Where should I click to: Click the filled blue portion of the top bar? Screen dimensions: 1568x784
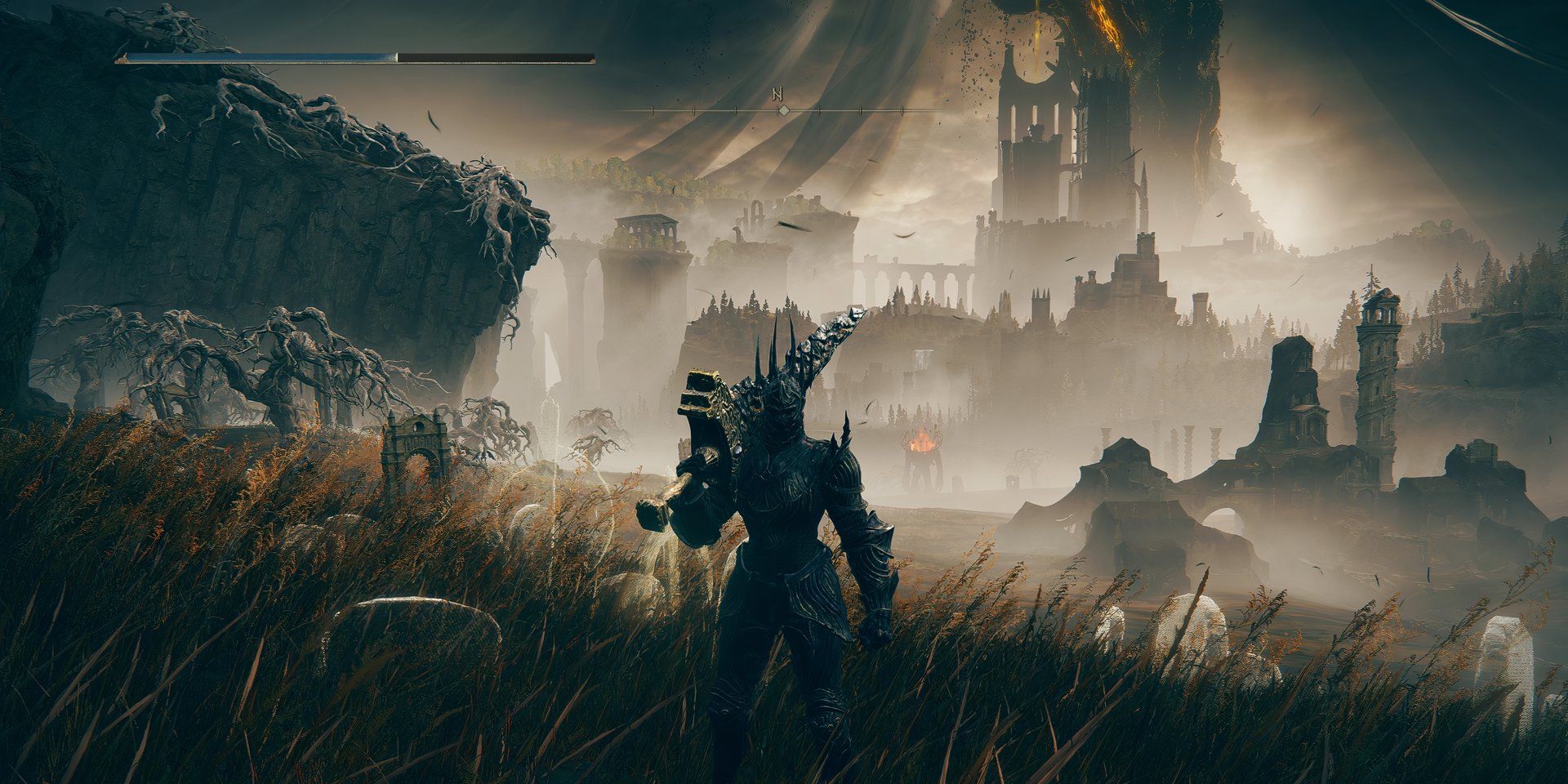coord(261,57)
